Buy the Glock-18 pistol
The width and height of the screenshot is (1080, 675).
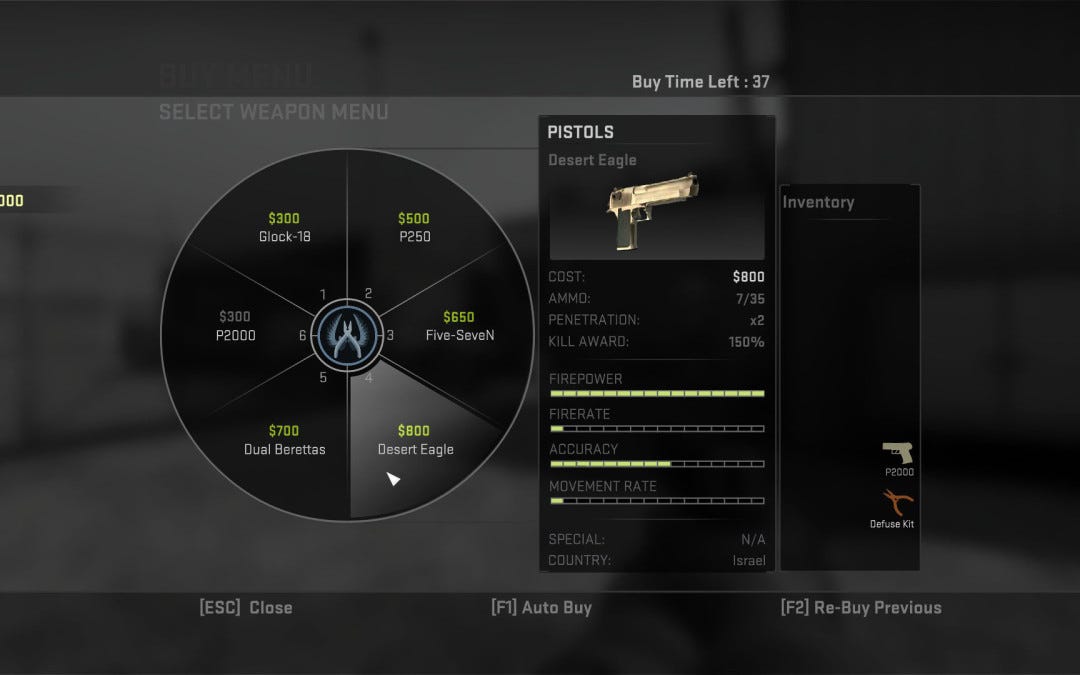click(283, 228)
